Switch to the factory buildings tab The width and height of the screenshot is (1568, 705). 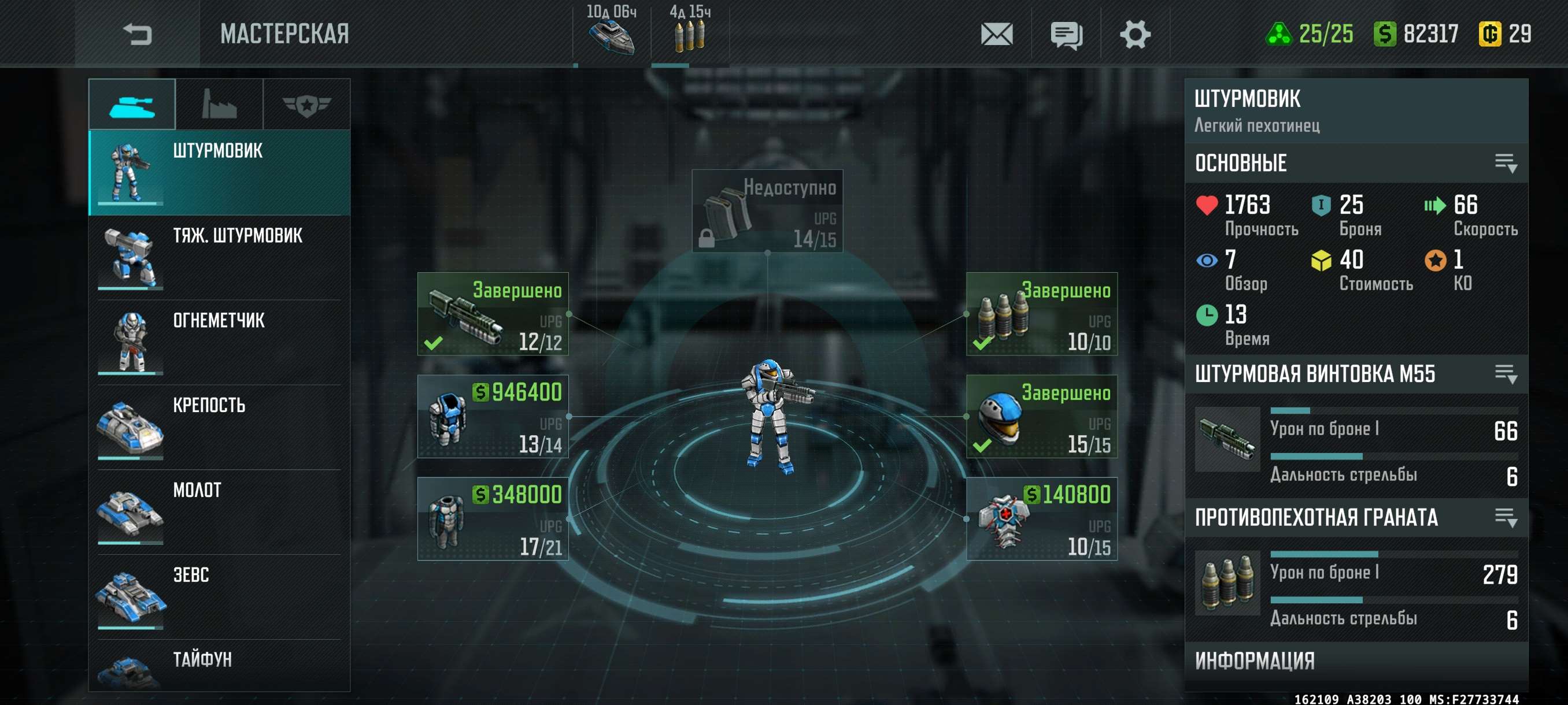pos(219,105)
